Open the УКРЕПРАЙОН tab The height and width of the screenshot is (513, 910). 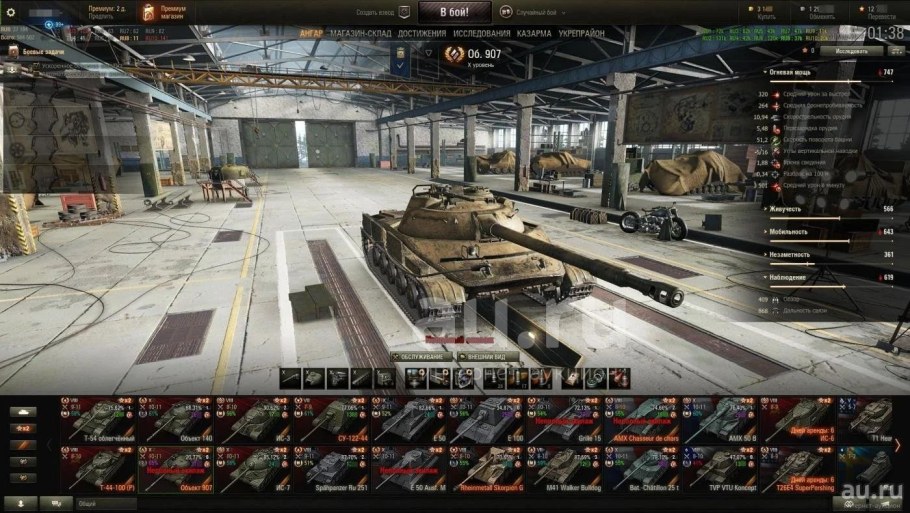coord(581,33)
